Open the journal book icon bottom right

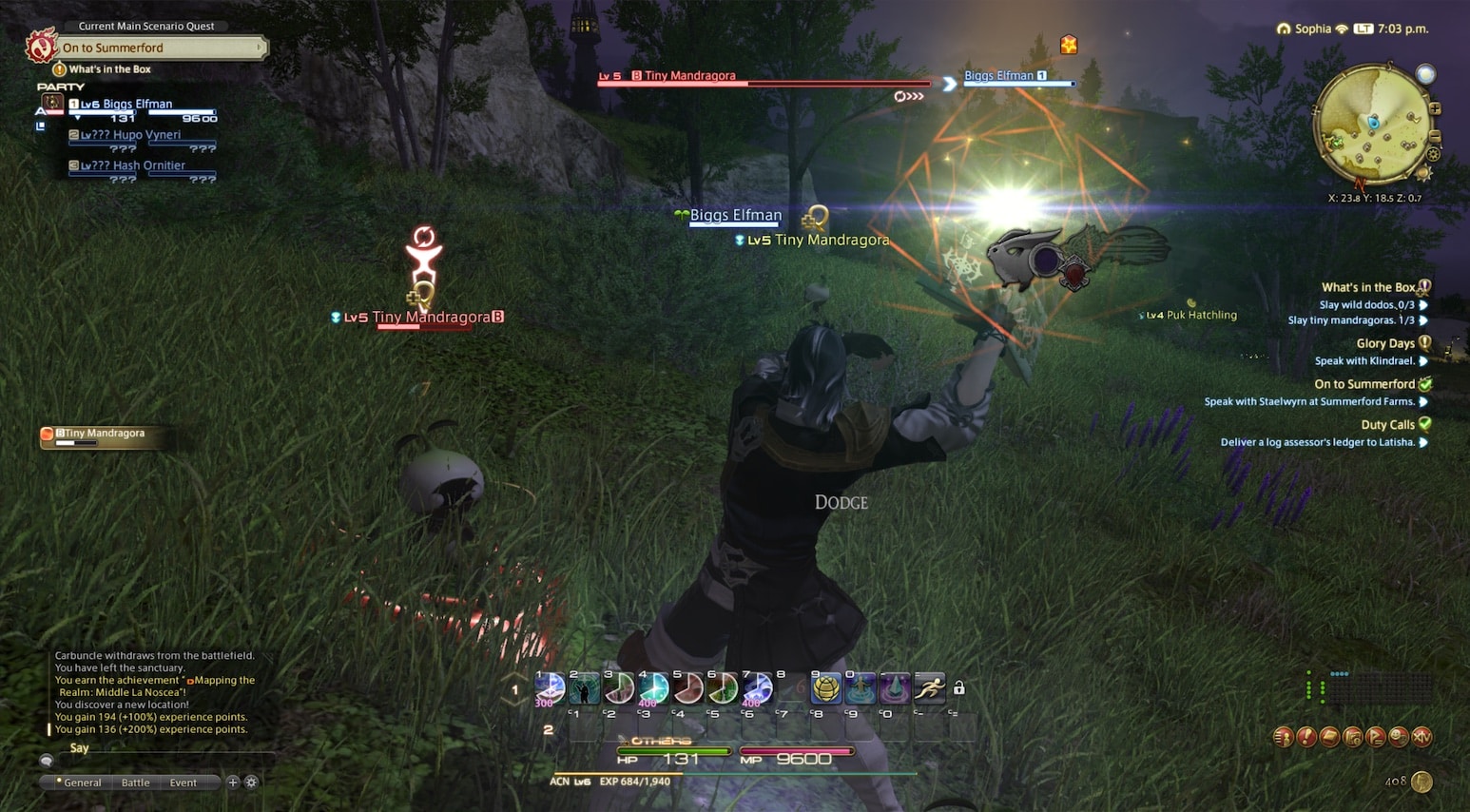click(1329, 737)
